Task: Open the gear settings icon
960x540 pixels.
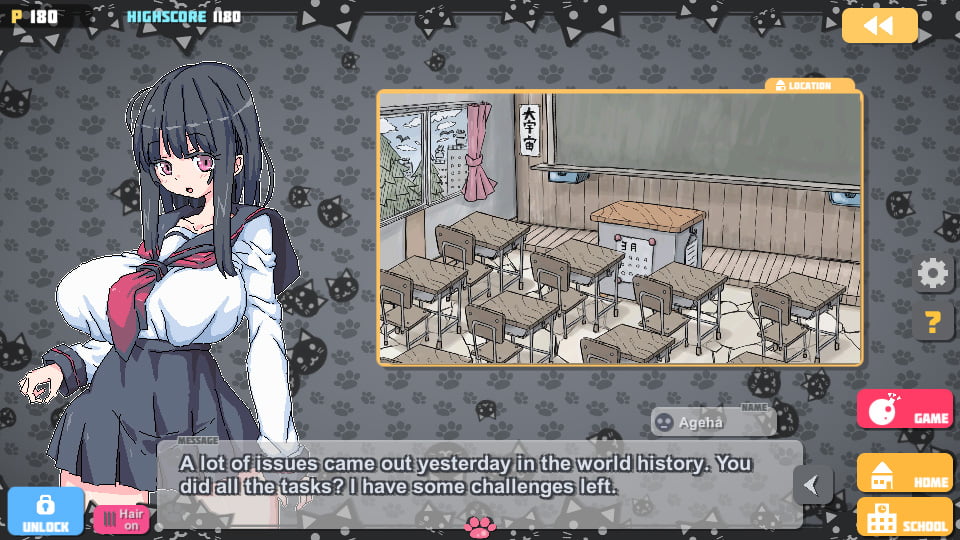Action: point(933,273)
